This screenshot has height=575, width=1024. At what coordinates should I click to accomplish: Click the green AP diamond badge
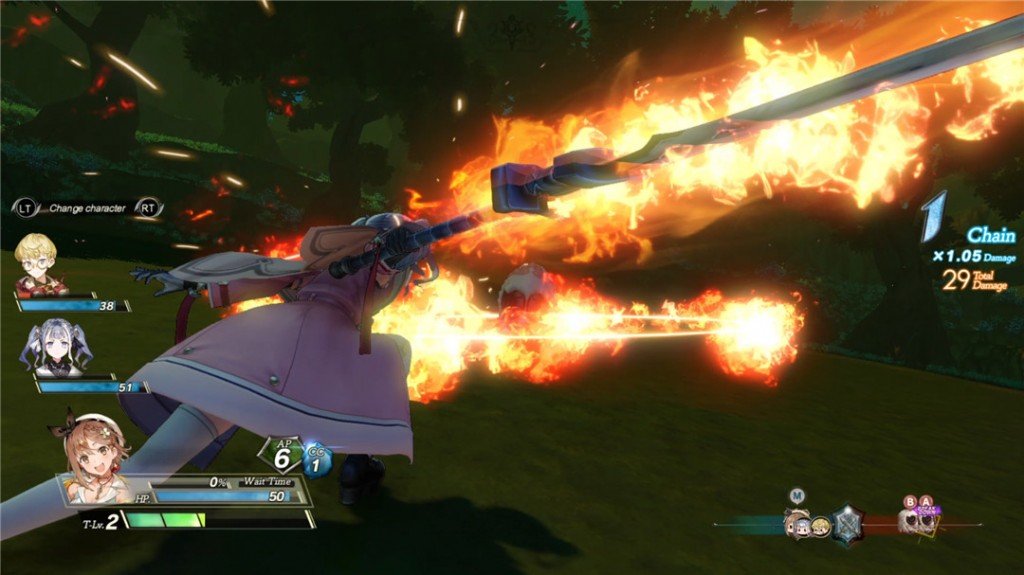coord(284,456)
